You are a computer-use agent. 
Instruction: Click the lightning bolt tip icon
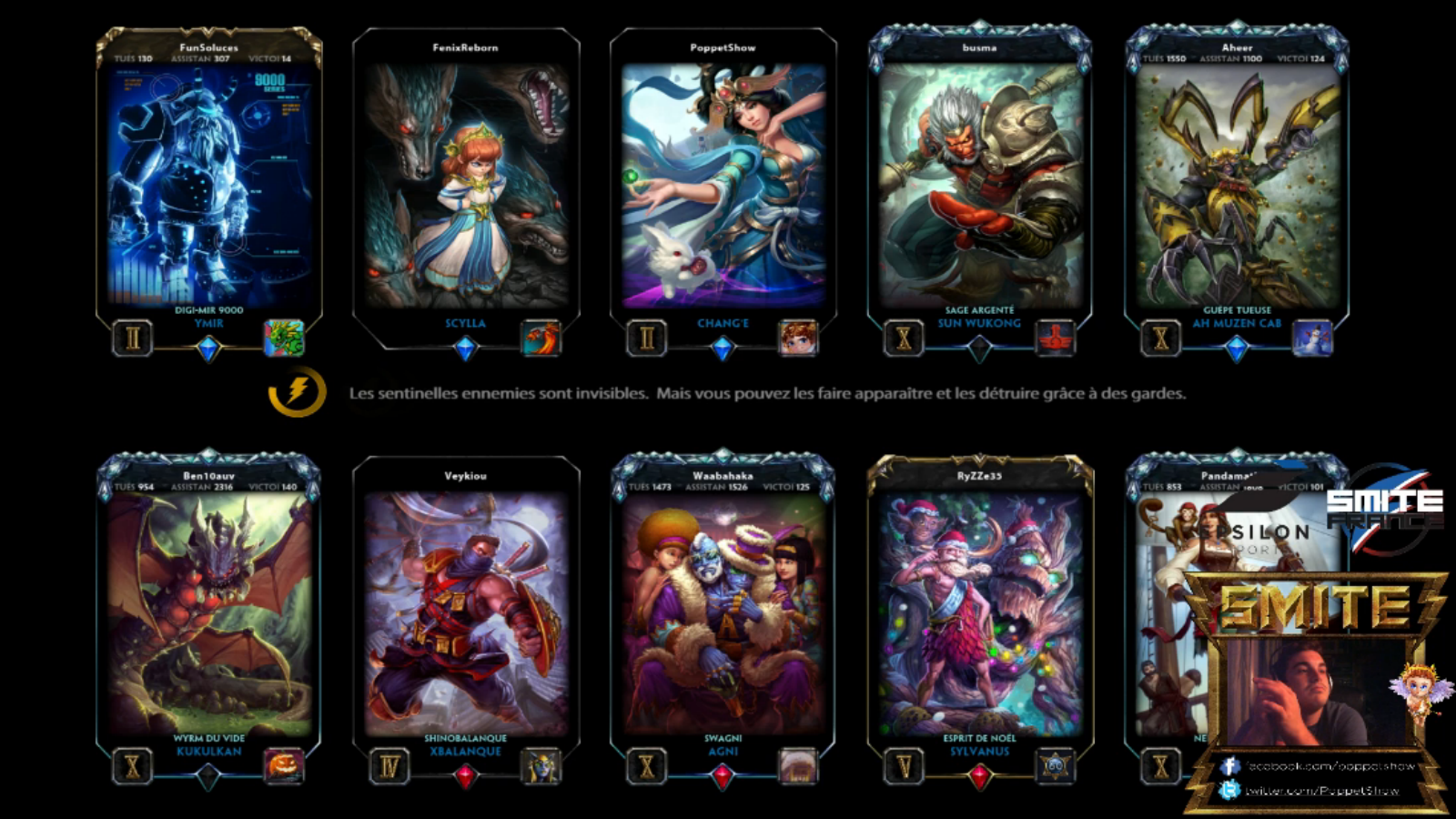(297, 392)
